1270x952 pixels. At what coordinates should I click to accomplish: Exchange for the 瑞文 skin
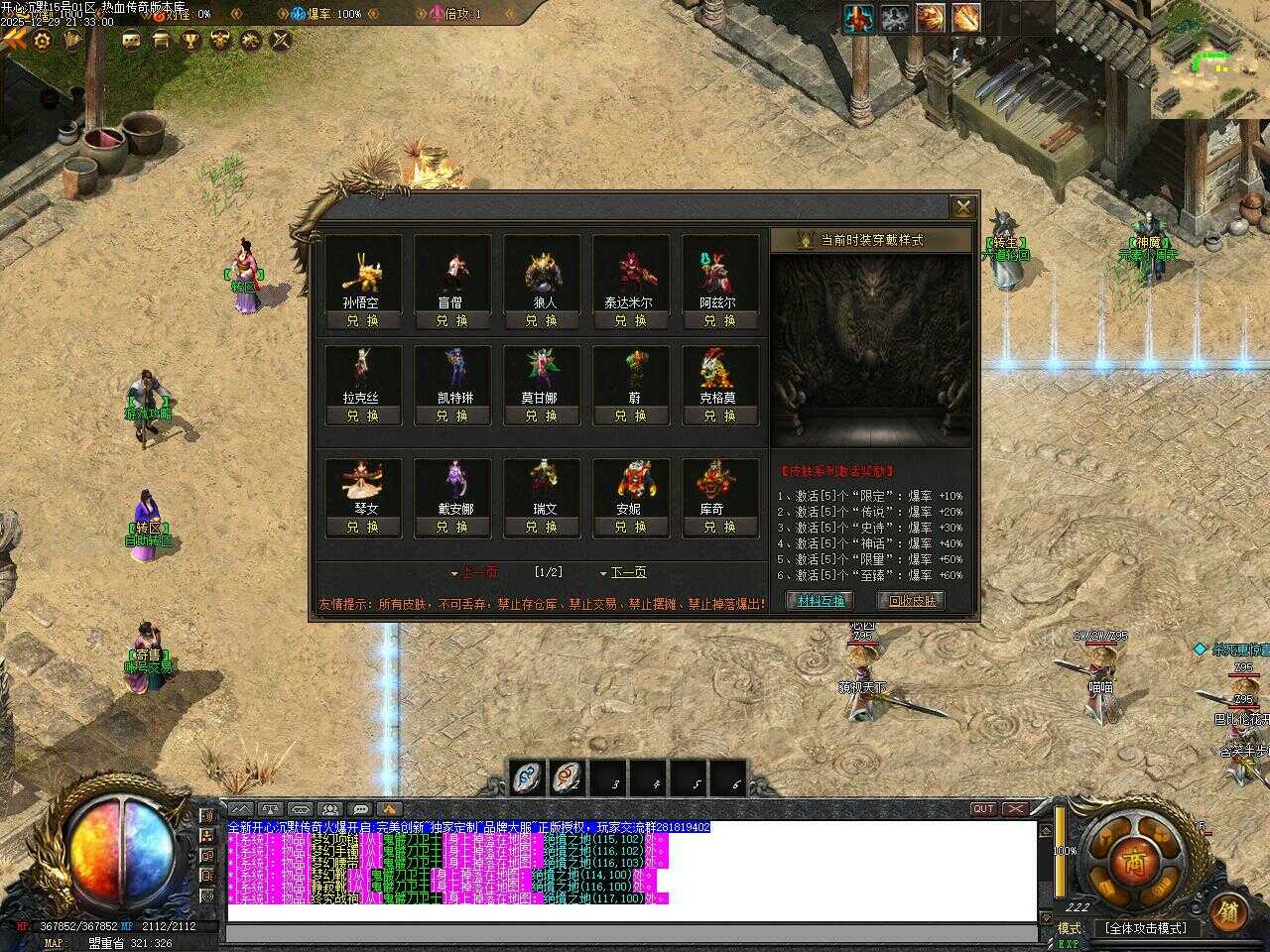[x=541, y=527]
